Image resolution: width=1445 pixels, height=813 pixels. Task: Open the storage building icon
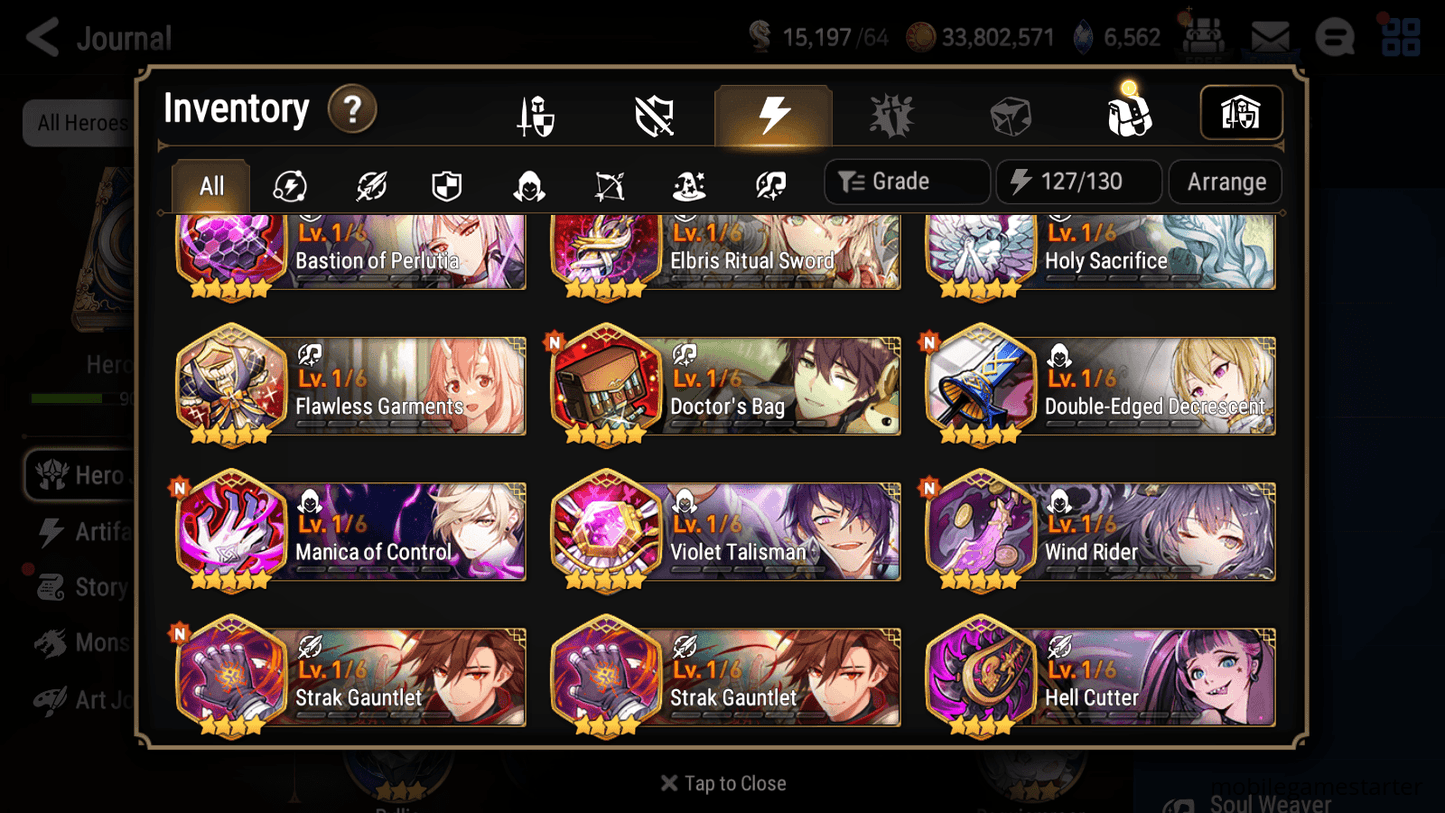pyautogui.click(x=1241, y=112)
